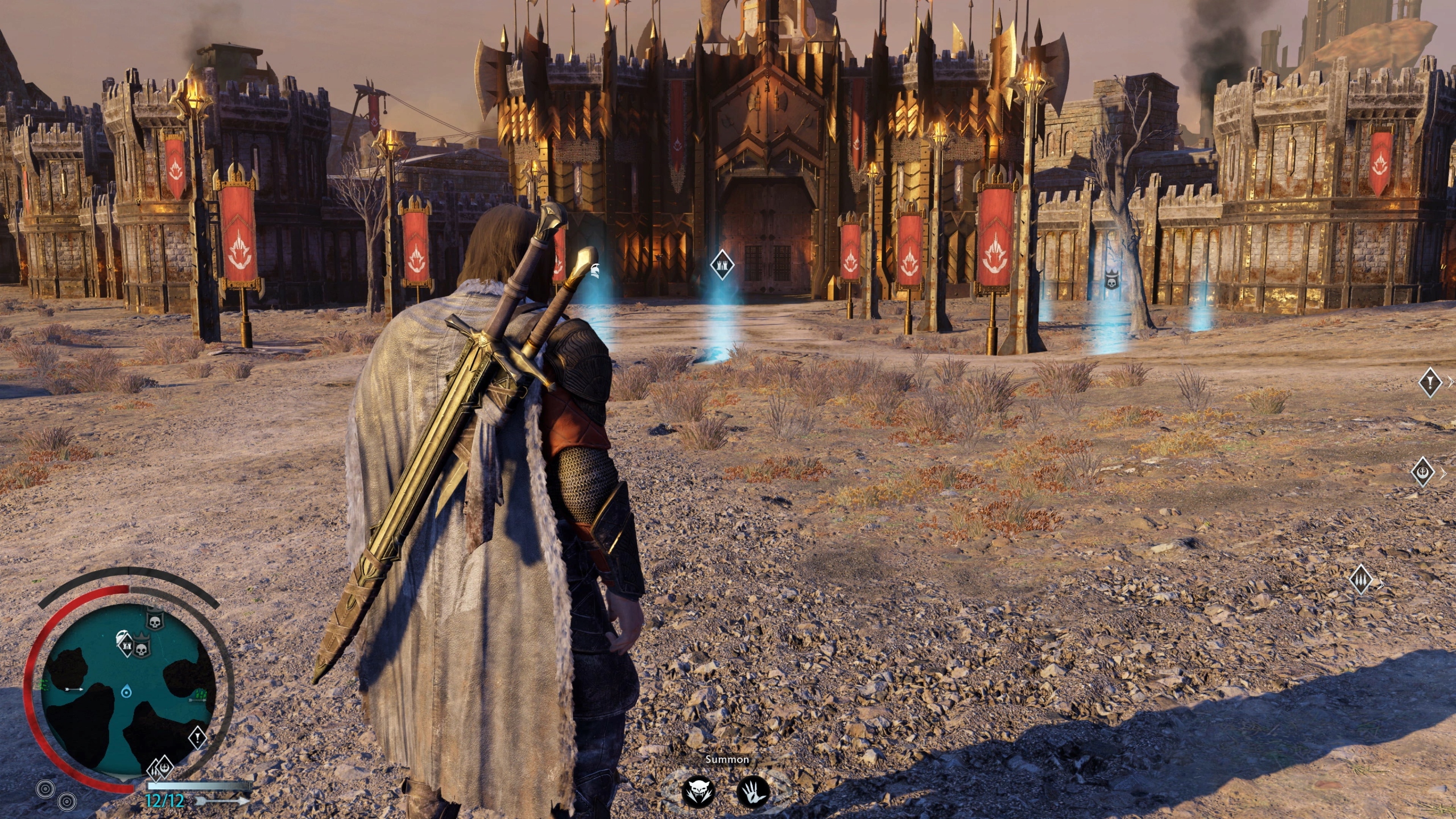Click the double mission markers above arrow counter
This screenshot has width=1456, height=819.
tap(160, 768)
